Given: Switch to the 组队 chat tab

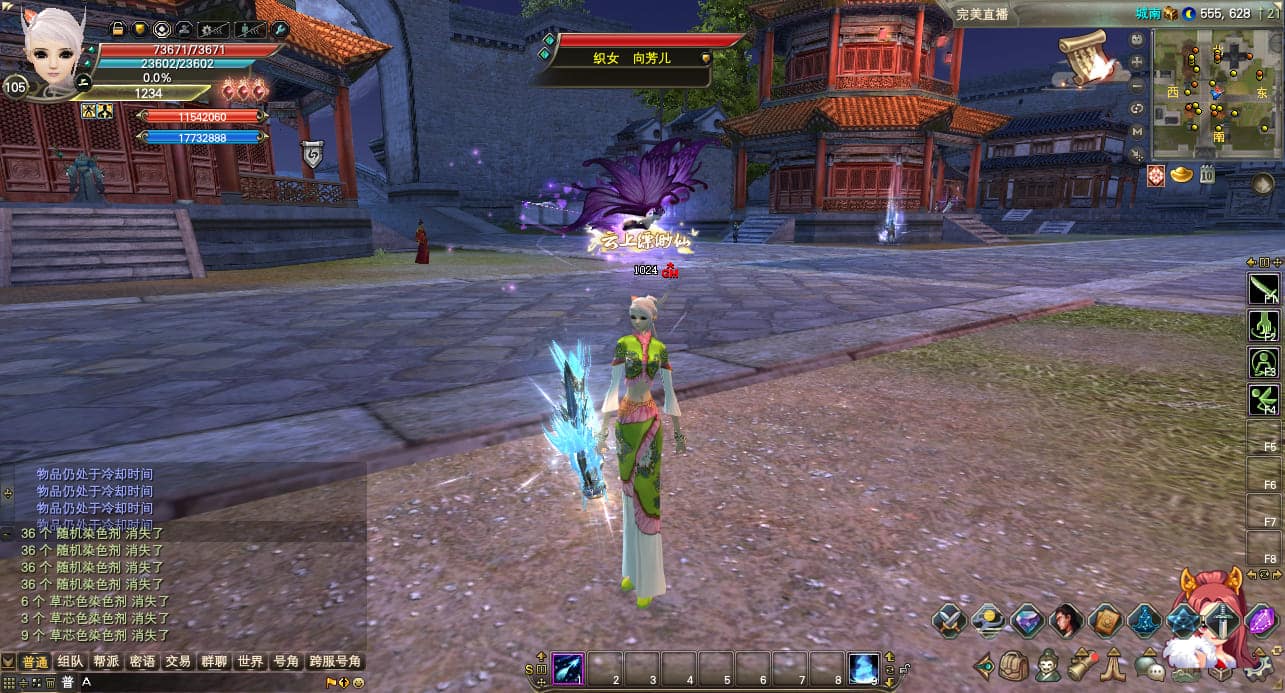Looking at the screenshot, I should 70,662.
